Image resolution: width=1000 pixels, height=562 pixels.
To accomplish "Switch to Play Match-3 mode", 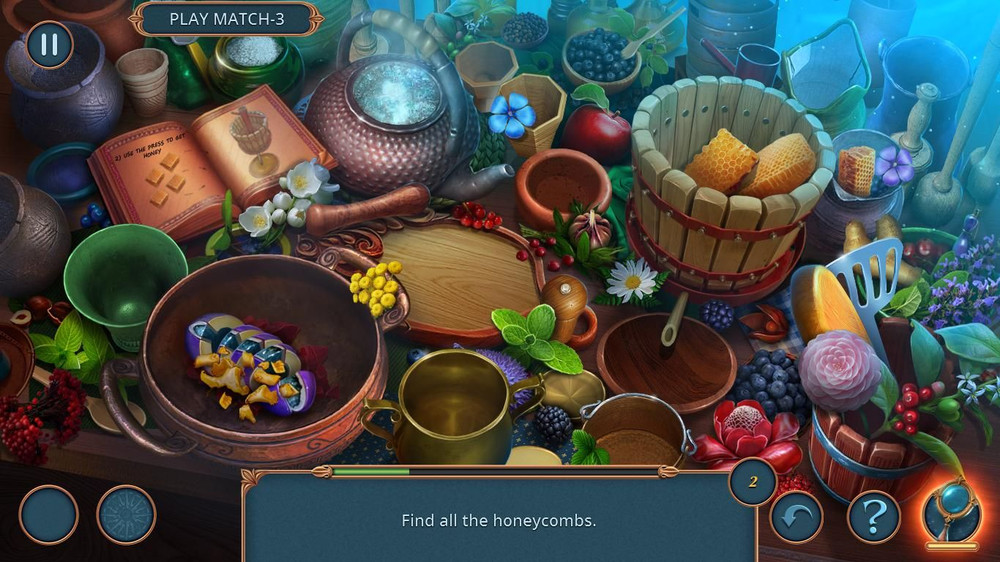I will pos(228,18).
